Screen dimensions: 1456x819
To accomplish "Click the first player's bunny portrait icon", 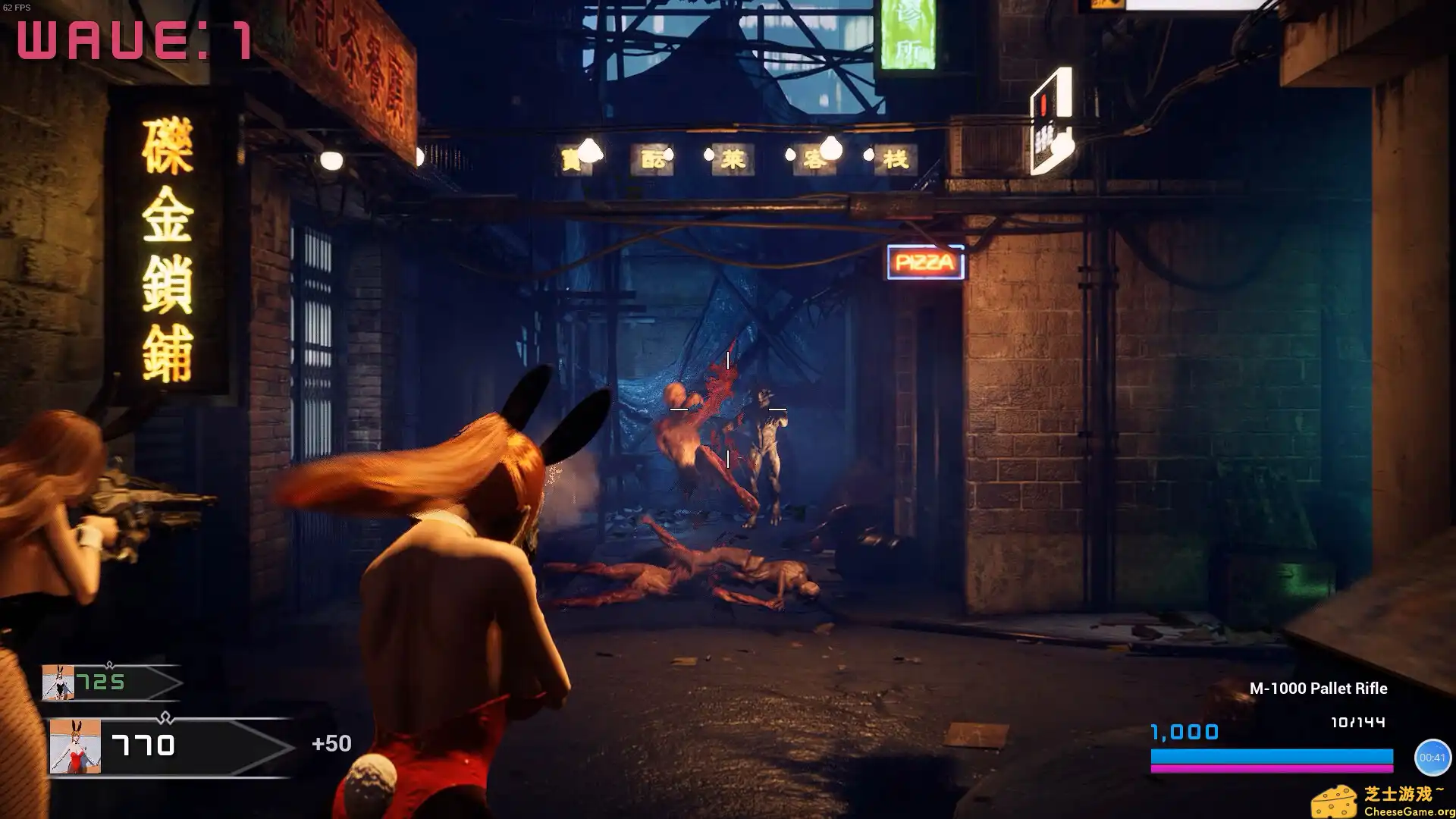I will pos(58,682).
